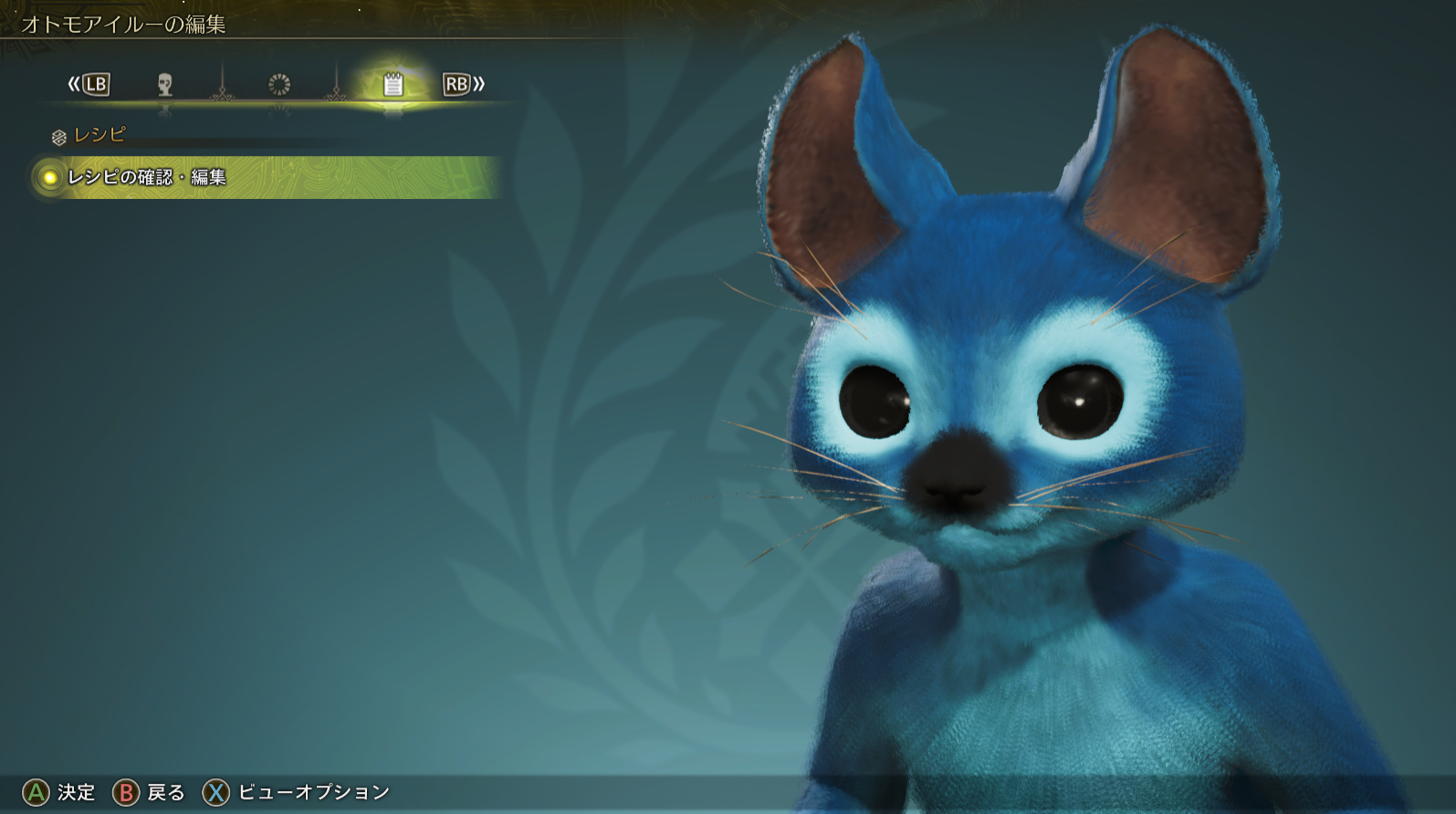Image resolution: width=1456 pixels, height=814 pixels.
Task: Click the right double chevron after RB
Action: [478, 85]
